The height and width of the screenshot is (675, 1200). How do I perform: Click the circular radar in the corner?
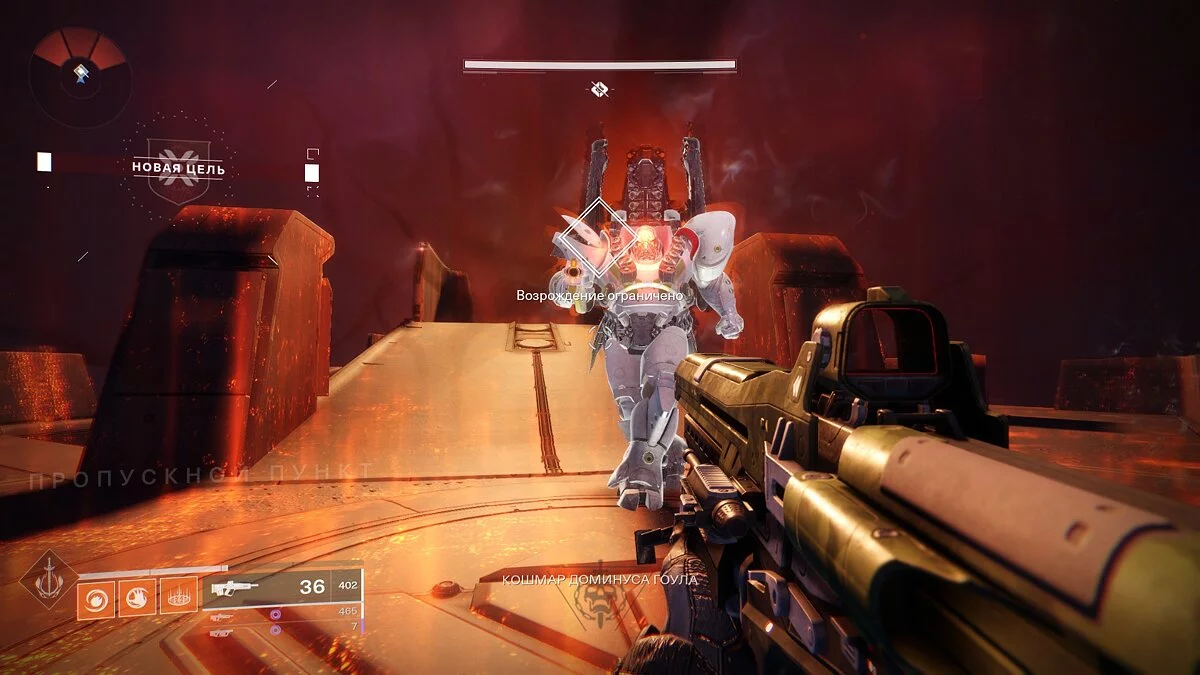(78, 76)
